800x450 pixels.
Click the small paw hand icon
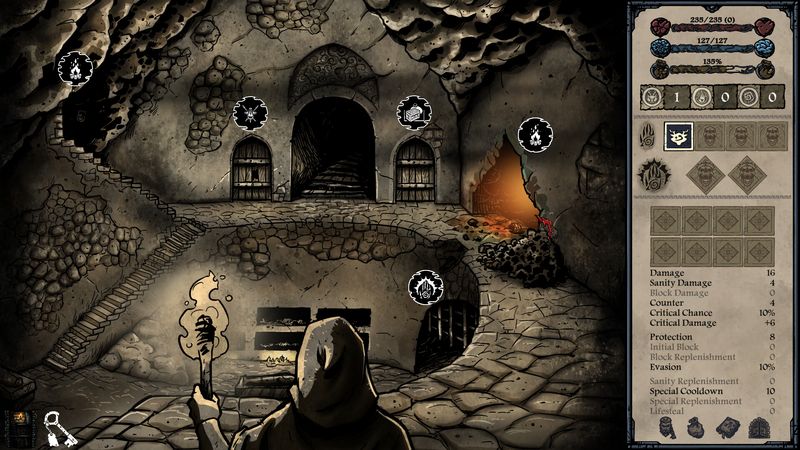[x=648, y=136]
